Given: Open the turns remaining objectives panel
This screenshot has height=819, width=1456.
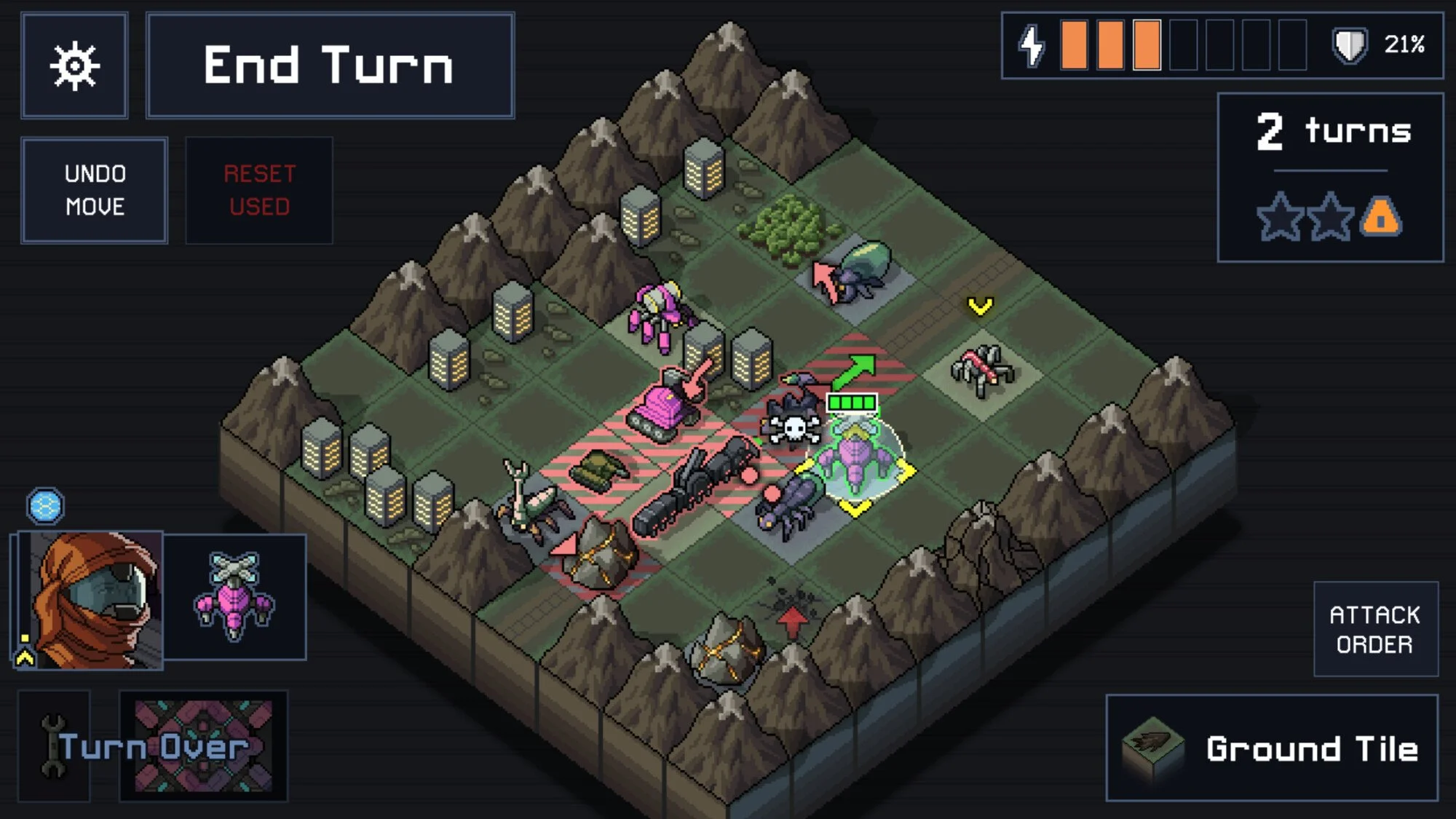Looking at the screenshot, I should click(1330, 177).
